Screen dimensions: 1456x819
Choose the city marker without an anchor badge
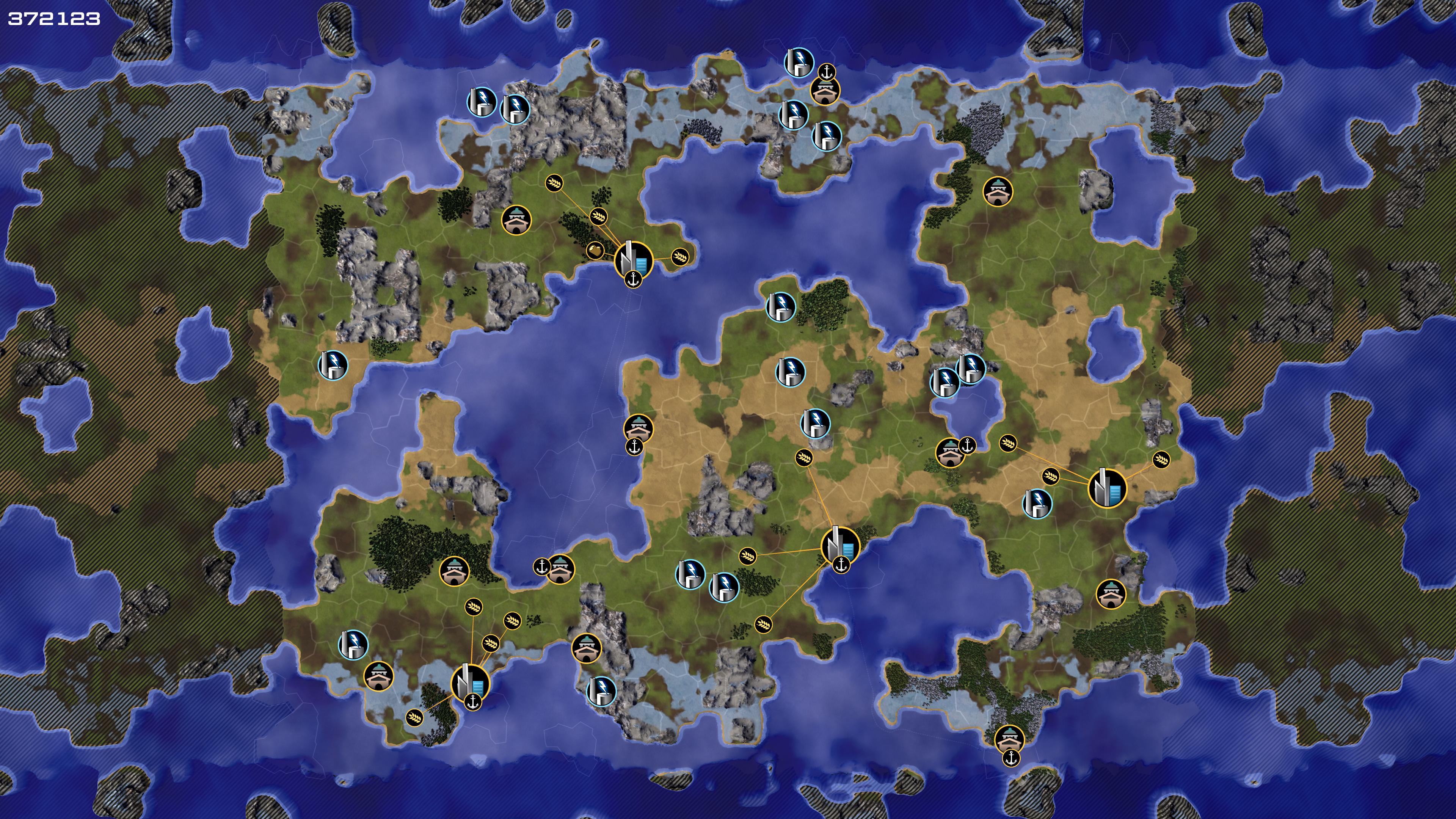[x=1107, y=488]
